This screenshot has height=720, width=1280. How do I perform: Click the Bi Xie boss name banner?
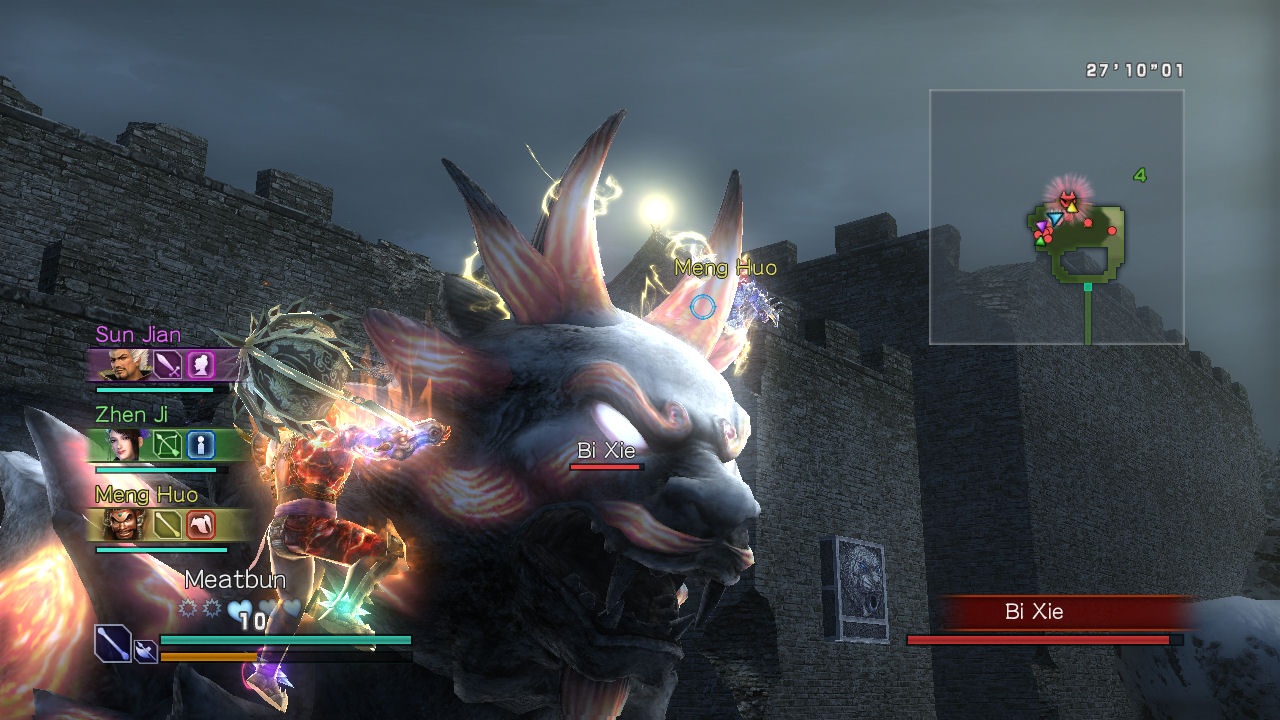coord(1034,612)
